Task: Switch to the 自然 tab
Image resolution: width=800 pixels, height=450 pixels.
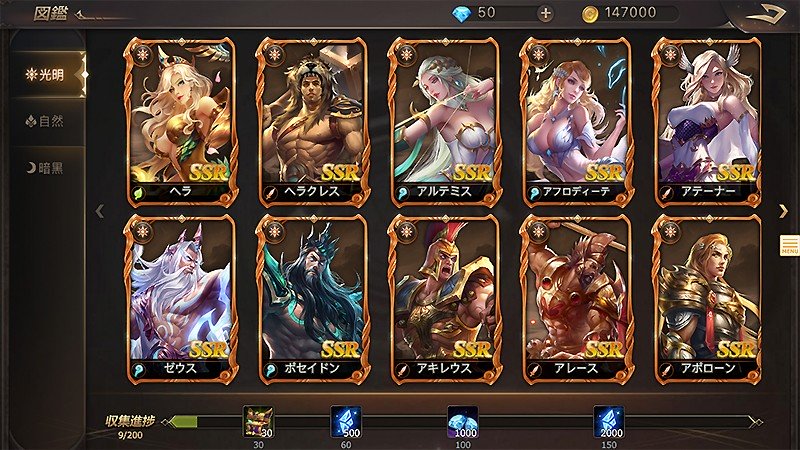Action: 45,121
